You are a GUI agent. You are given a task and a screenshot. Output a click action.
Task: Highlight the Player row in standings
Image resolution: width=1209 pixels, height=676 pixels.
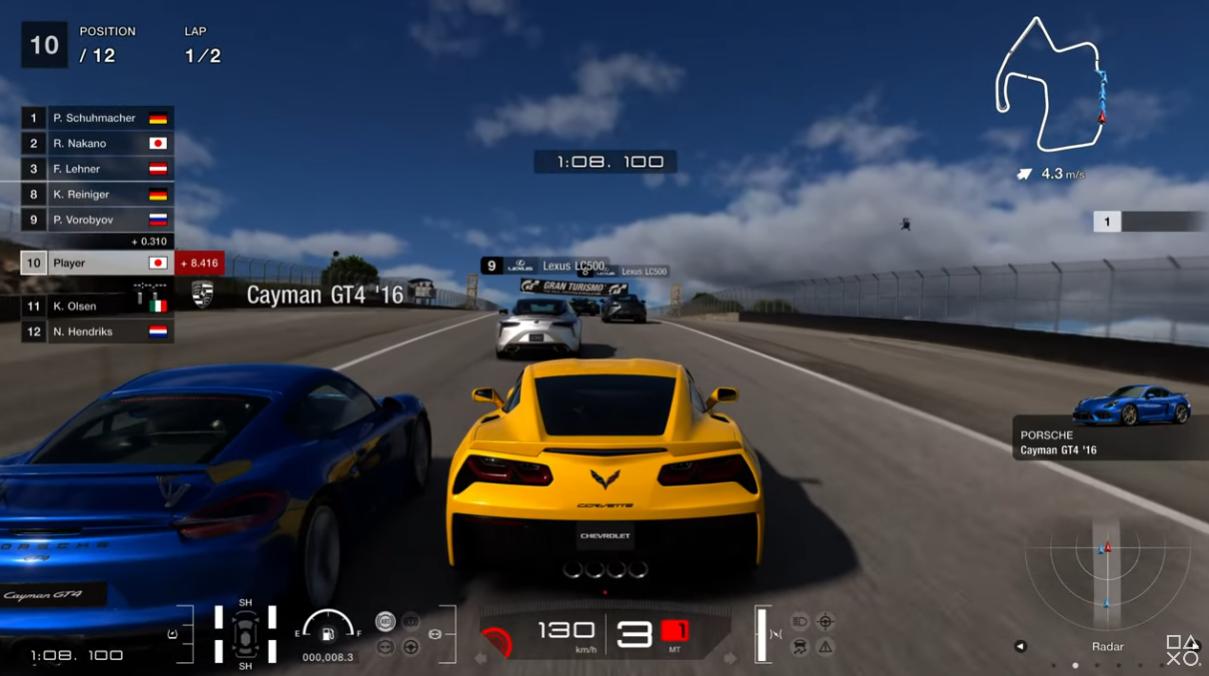click(97, 263)
